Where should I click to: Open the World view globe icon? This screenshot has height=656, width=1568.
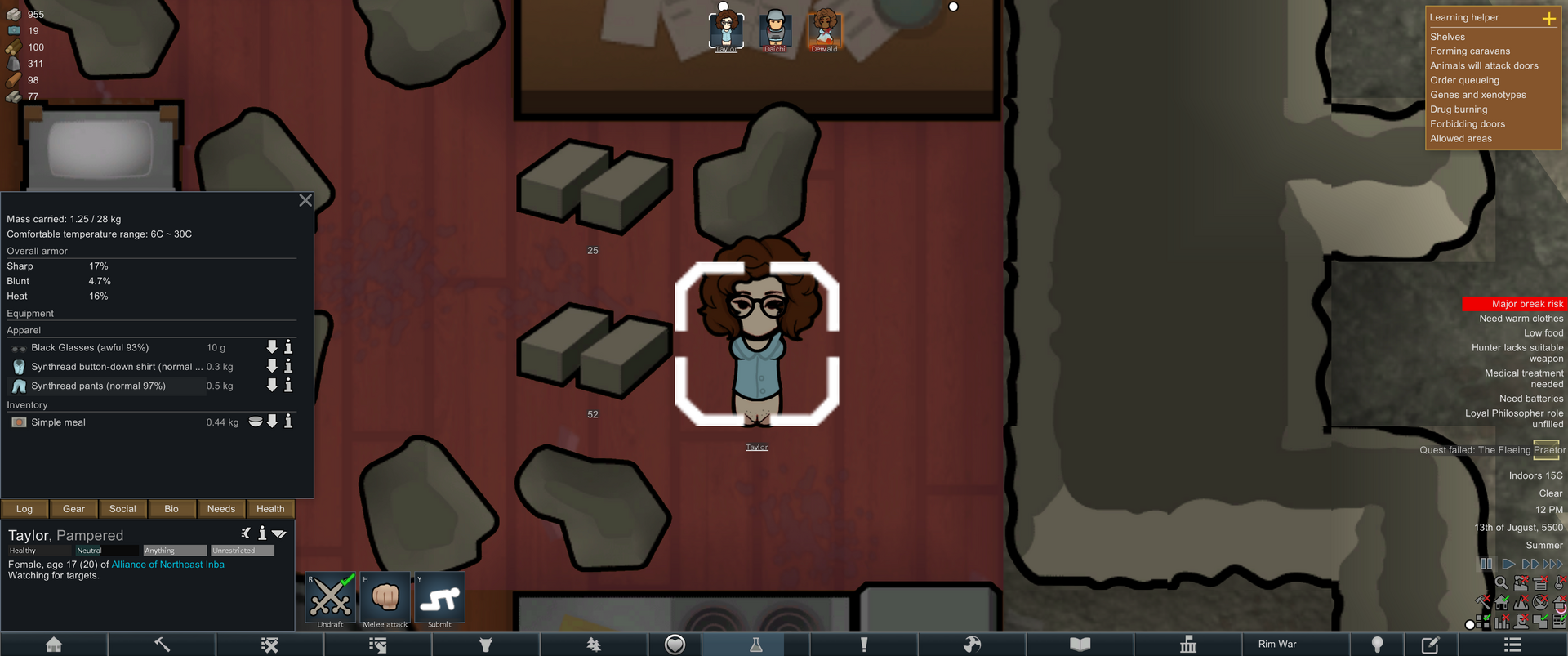tap(971, 645)
